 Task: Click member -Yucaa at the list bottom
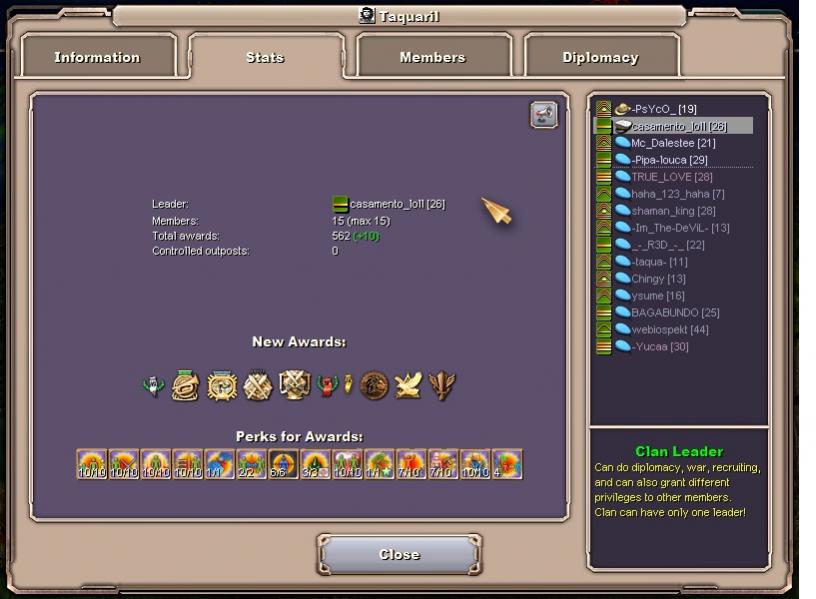[x=660, y=347]
